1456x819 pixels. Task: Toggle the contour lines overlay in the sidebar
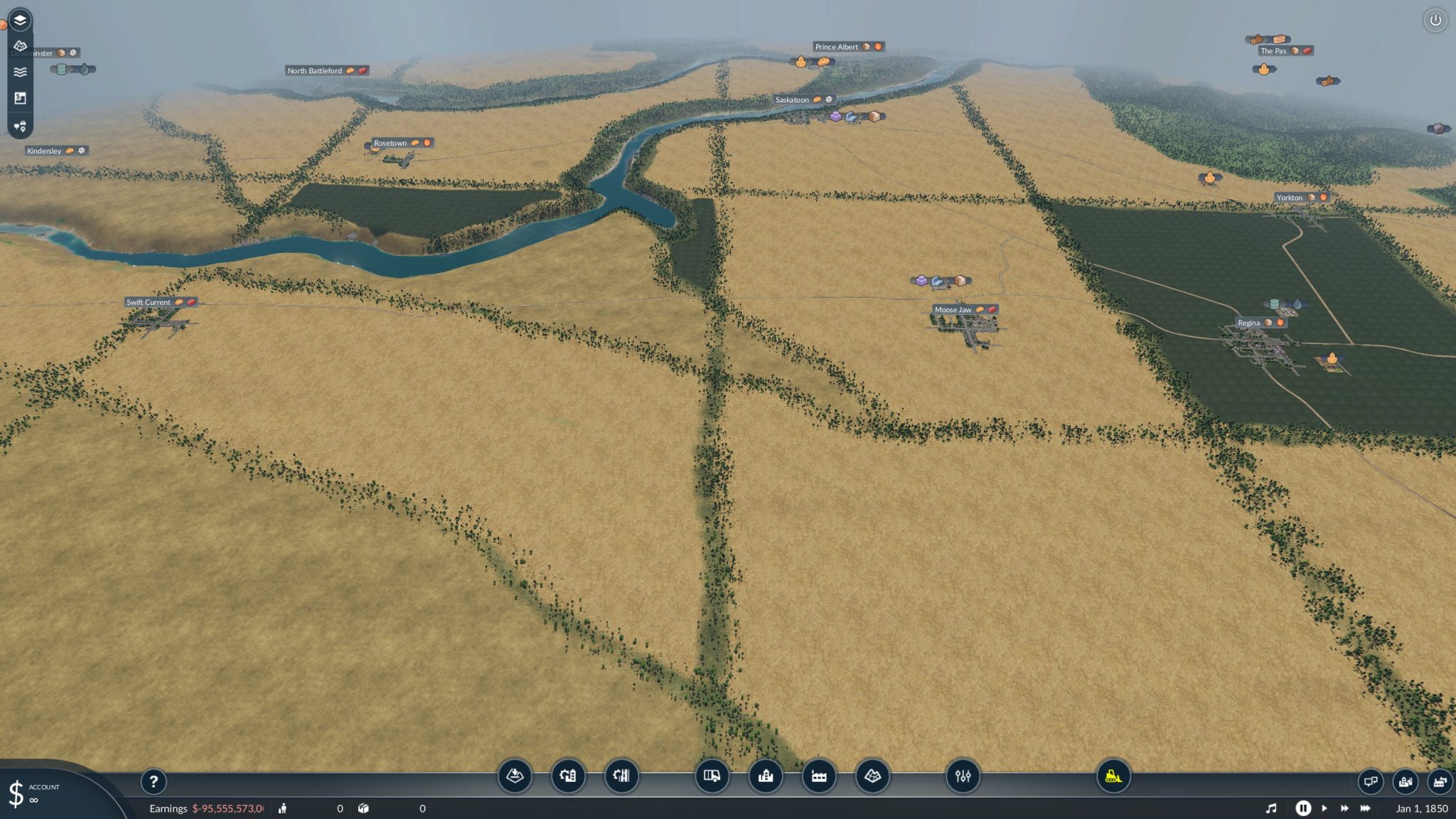click(20, 71)
